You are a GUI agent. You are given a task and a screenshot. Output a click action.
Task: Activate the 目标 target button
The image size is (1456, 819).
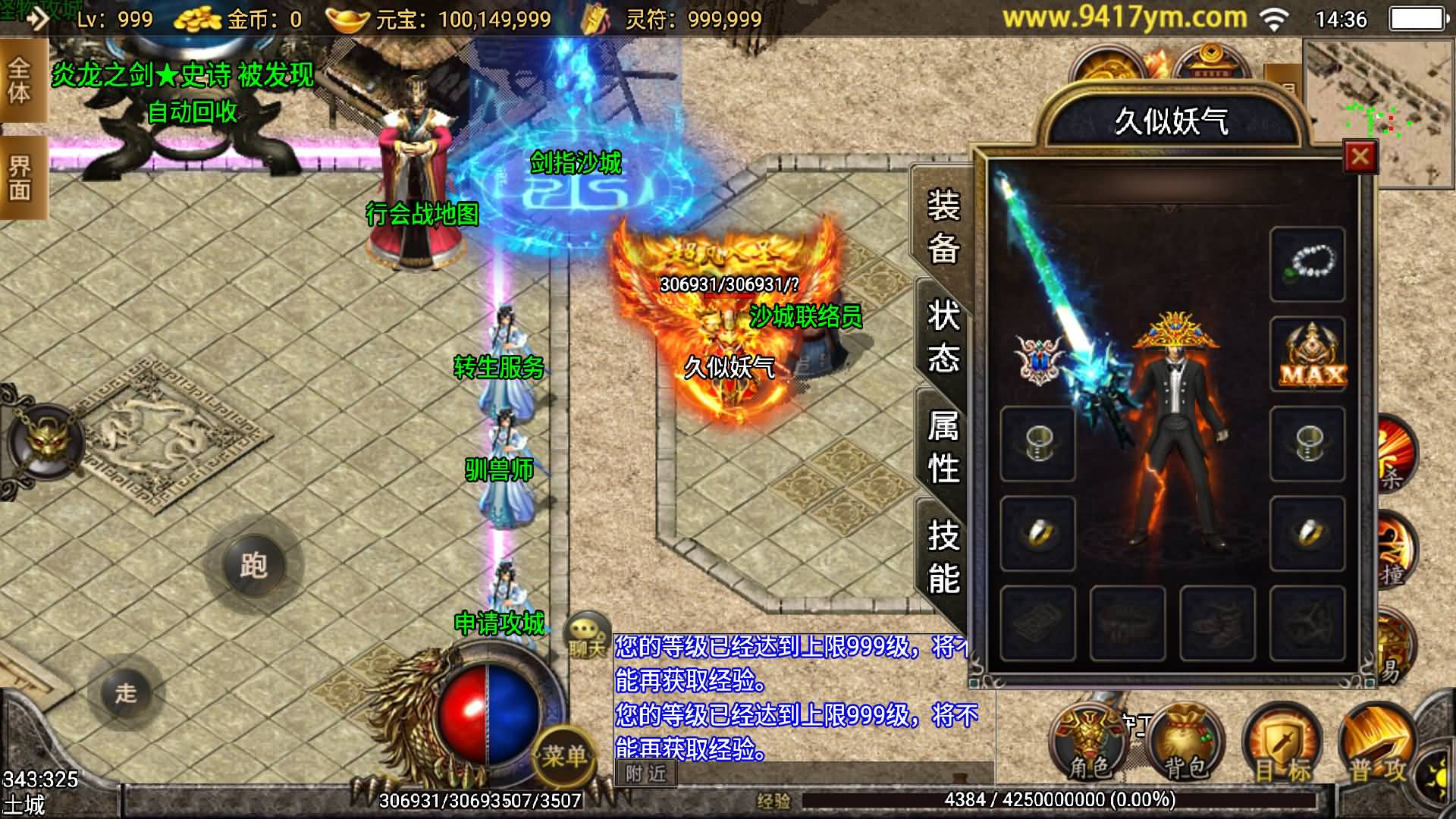tap(1282, 746)
